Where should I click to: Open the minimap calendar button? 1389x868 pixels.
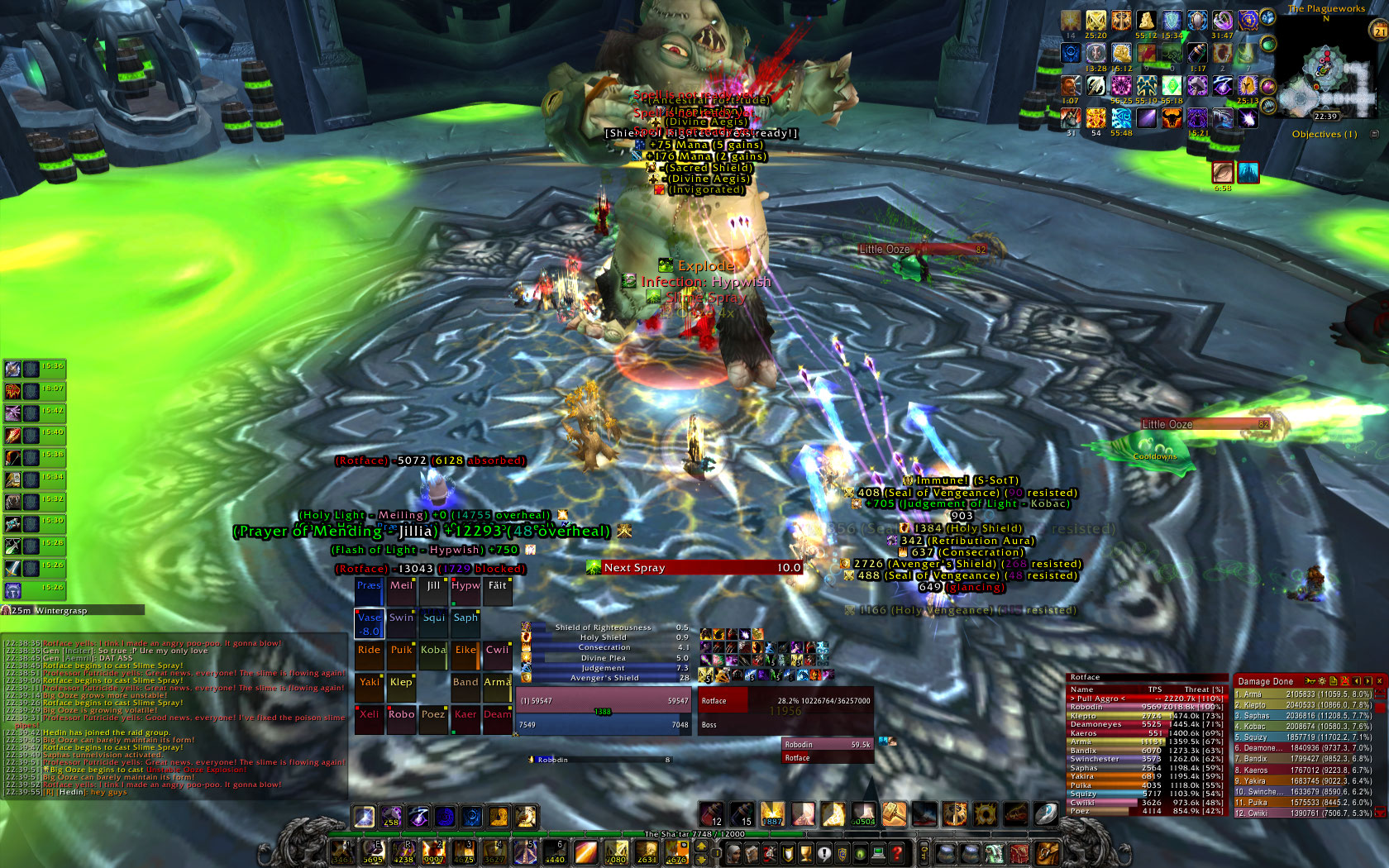(1379, 31)
